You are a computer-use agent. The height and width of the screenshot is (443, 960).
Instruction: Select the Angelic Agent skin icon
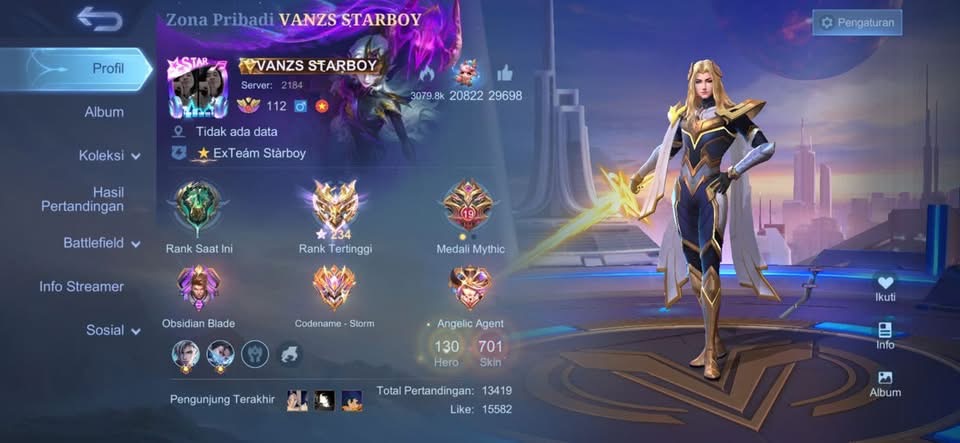[x=470, y=288]
